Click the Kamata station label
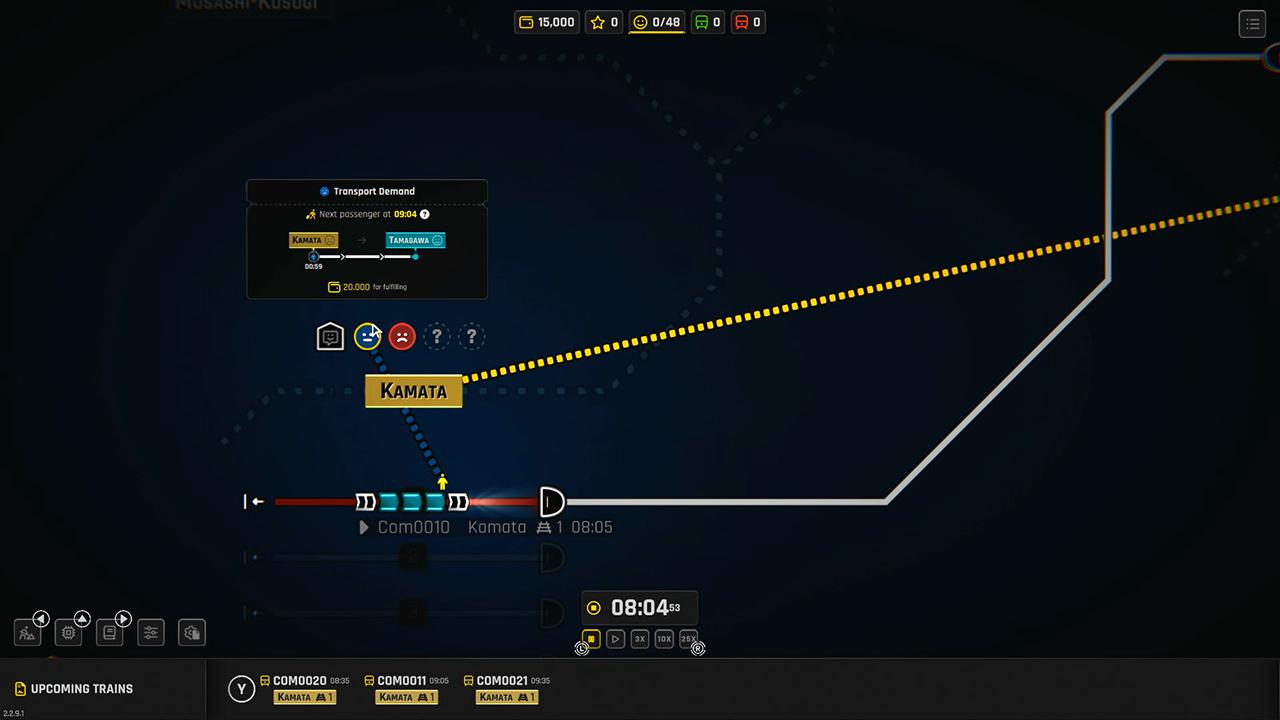The image size is (1280, 720). tap(413, 391)
